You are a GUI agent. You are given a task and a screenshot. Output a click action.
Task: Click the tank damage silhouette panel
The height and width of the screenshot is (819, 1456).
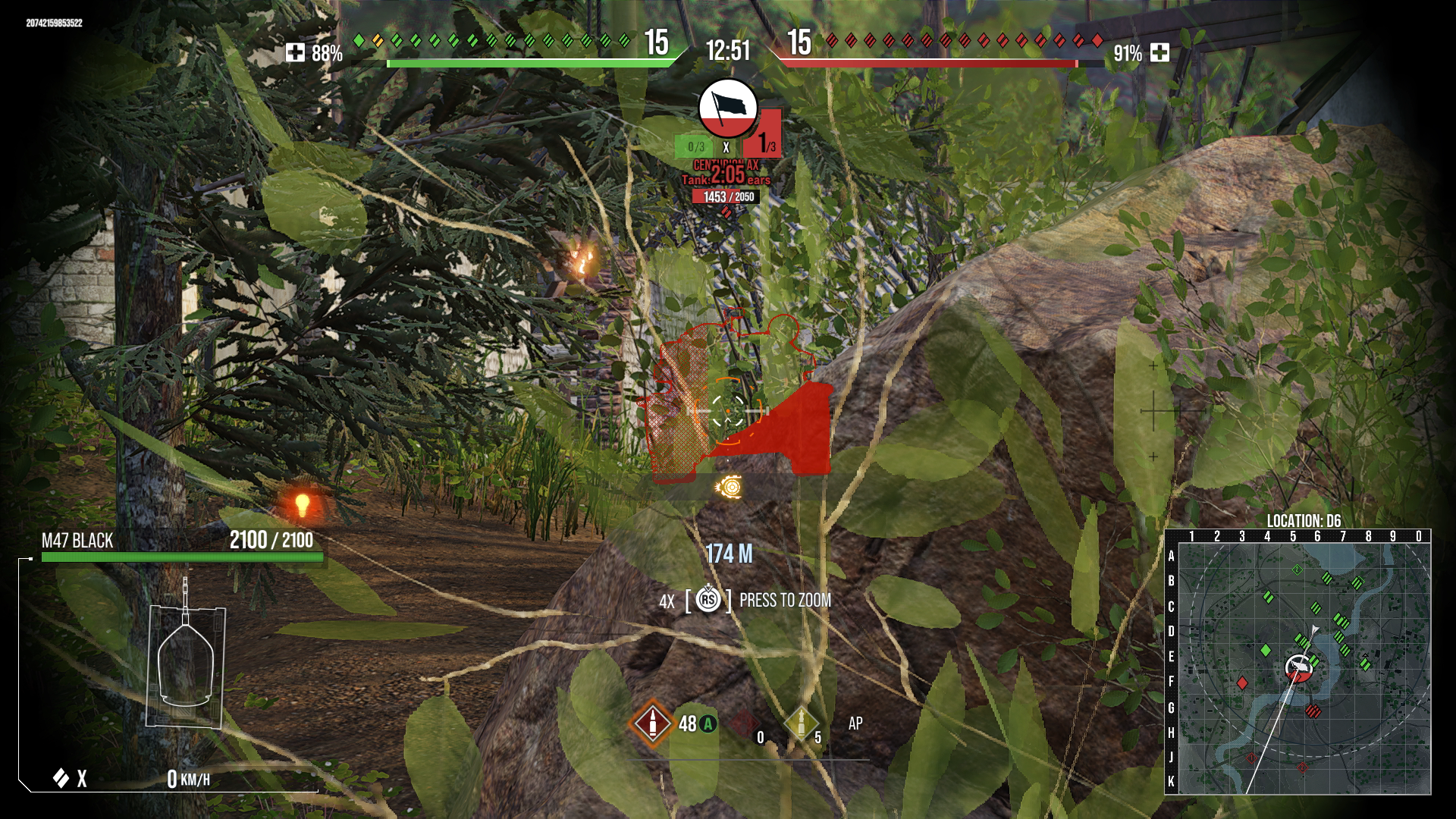[186, 667]
